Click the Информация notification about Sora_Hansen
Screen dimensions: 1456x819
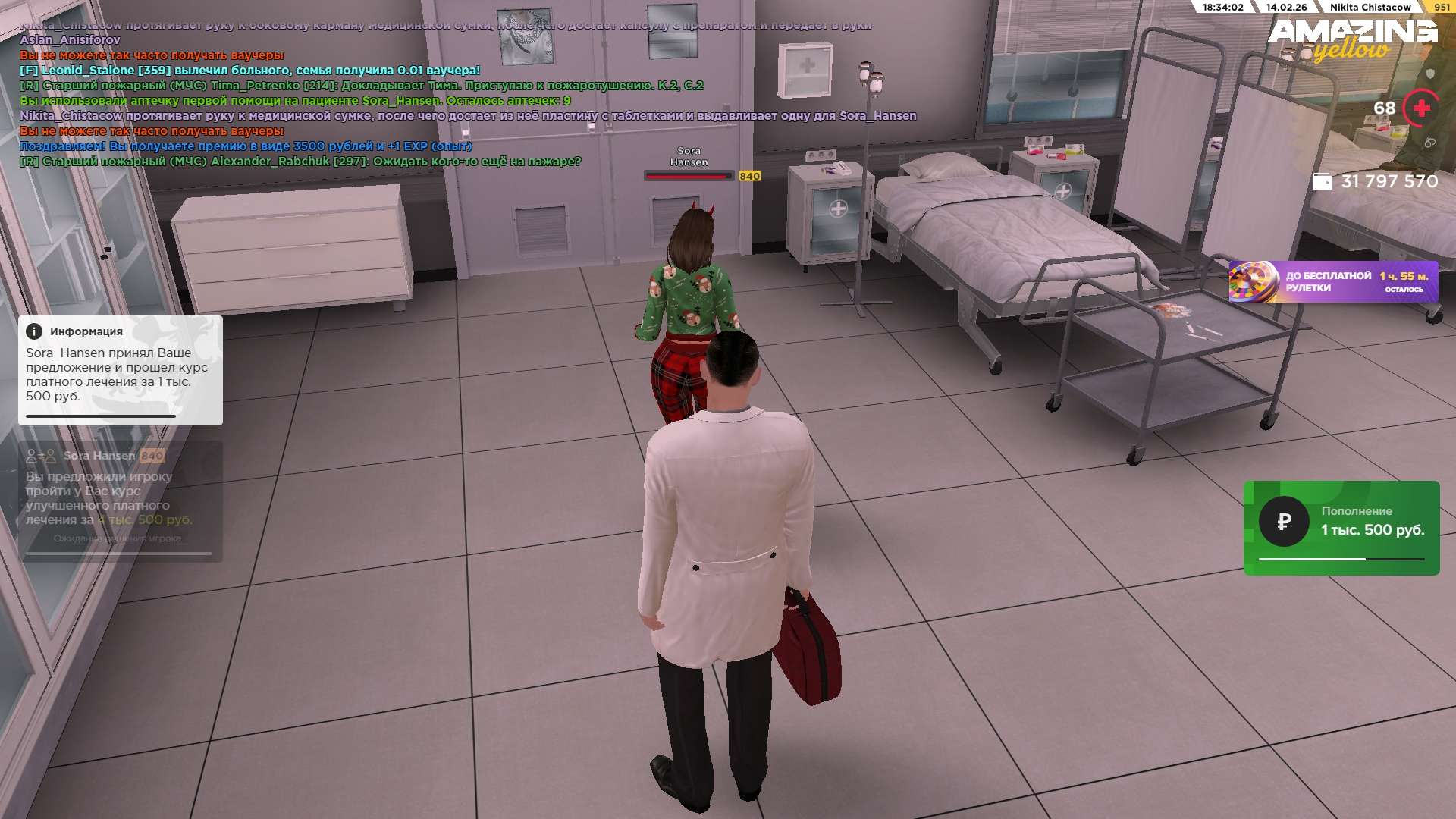[120, 370]
